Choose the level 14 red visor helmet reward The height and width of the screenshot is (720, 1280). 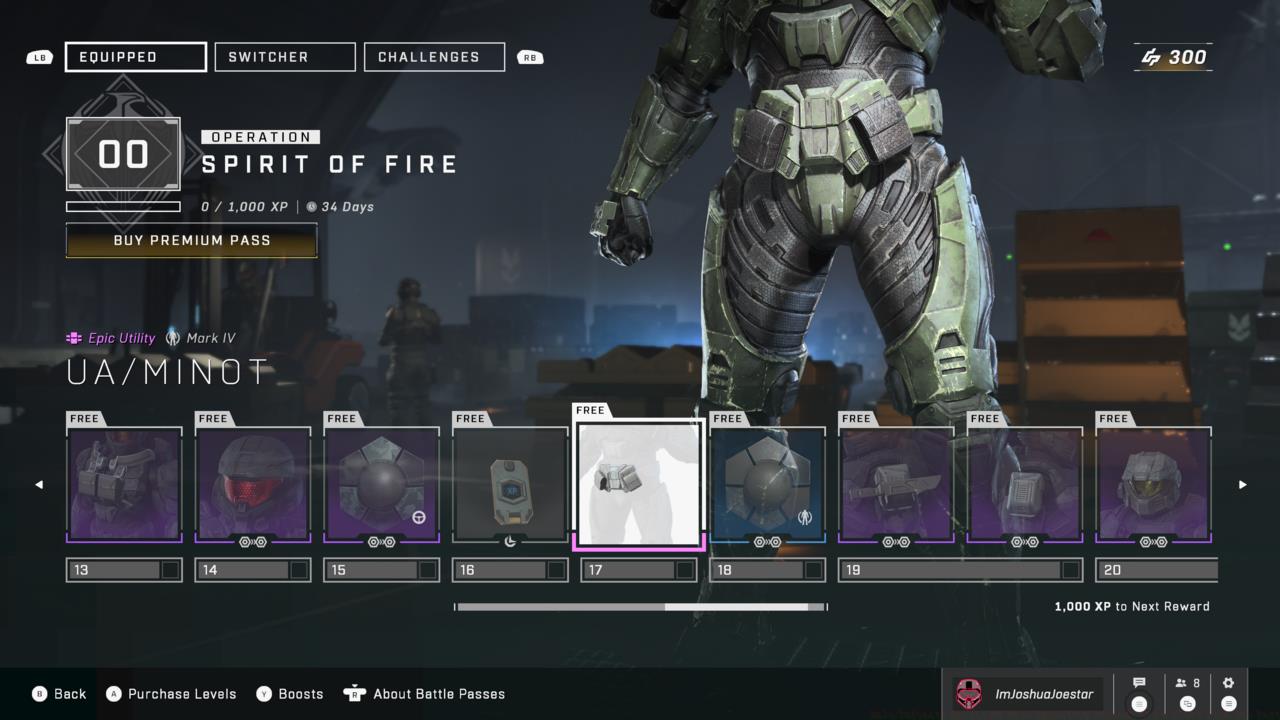253,485
